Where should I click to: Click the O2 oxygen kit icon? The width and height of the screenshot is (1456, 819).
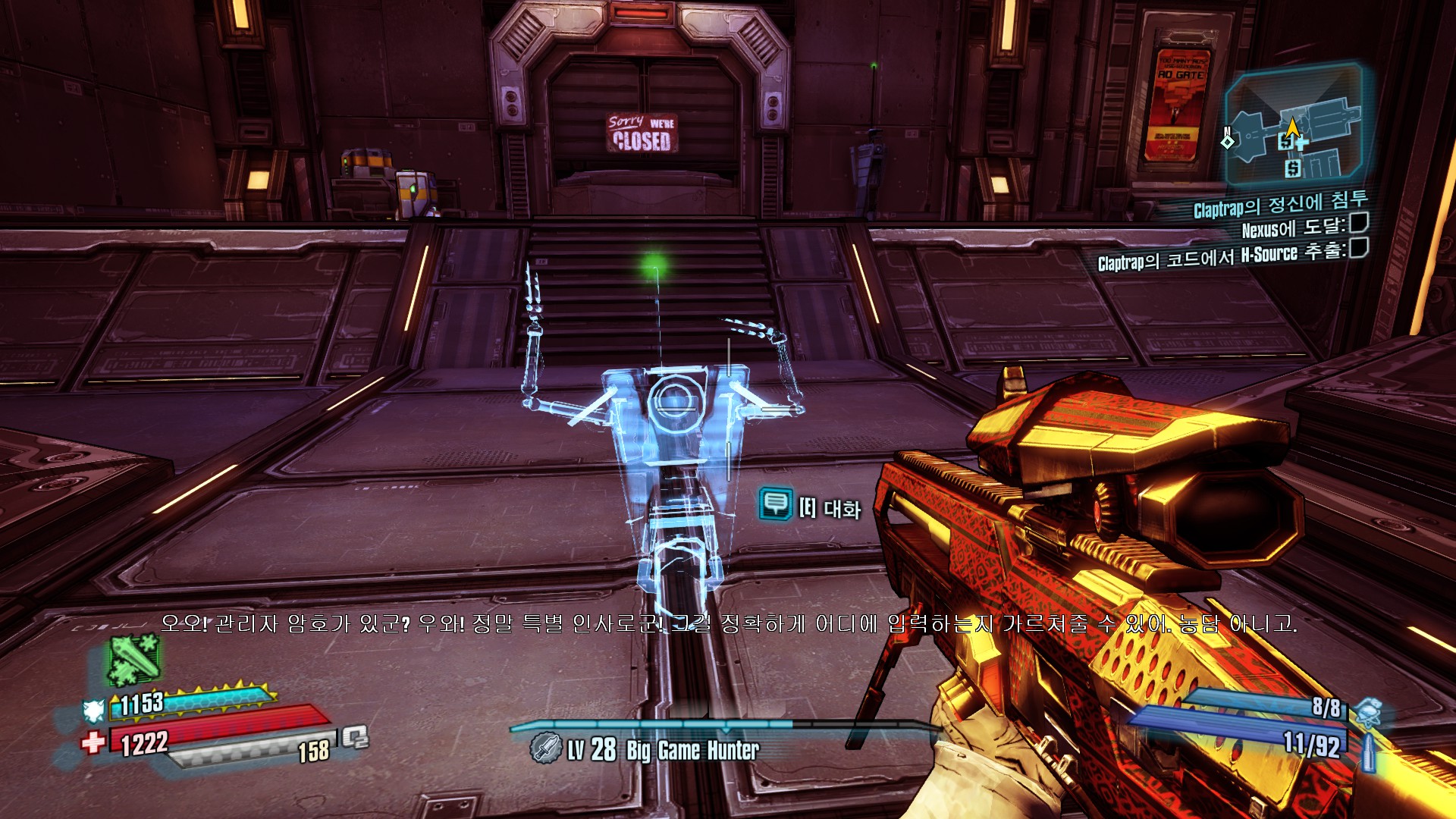(x=355, y=737)
